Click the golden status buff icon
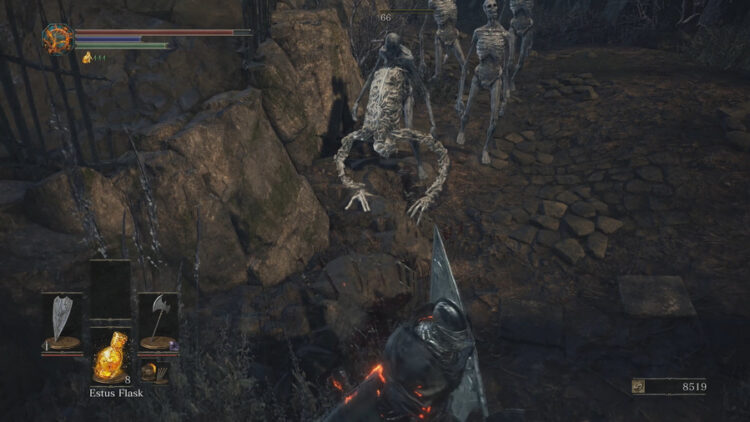 (x=87, y=58)
